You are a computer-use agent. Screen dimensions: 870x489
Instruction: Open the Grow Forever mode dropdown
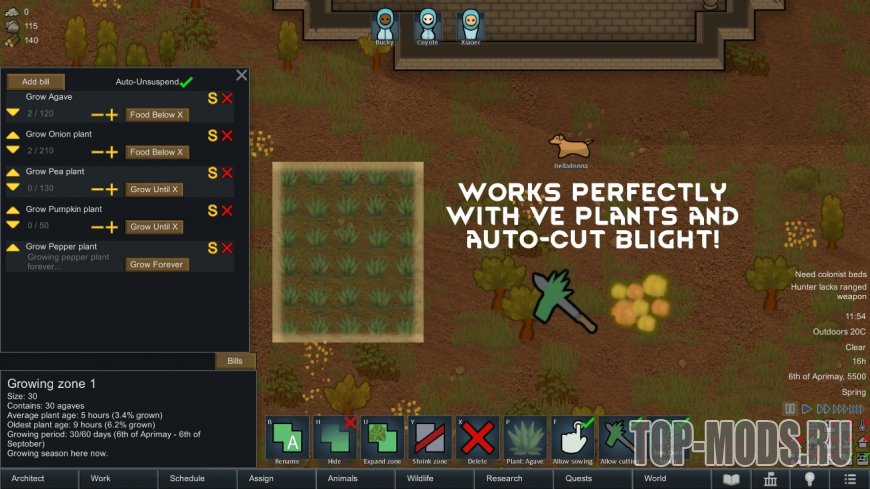pyautogui.click(x=155, y=265)
